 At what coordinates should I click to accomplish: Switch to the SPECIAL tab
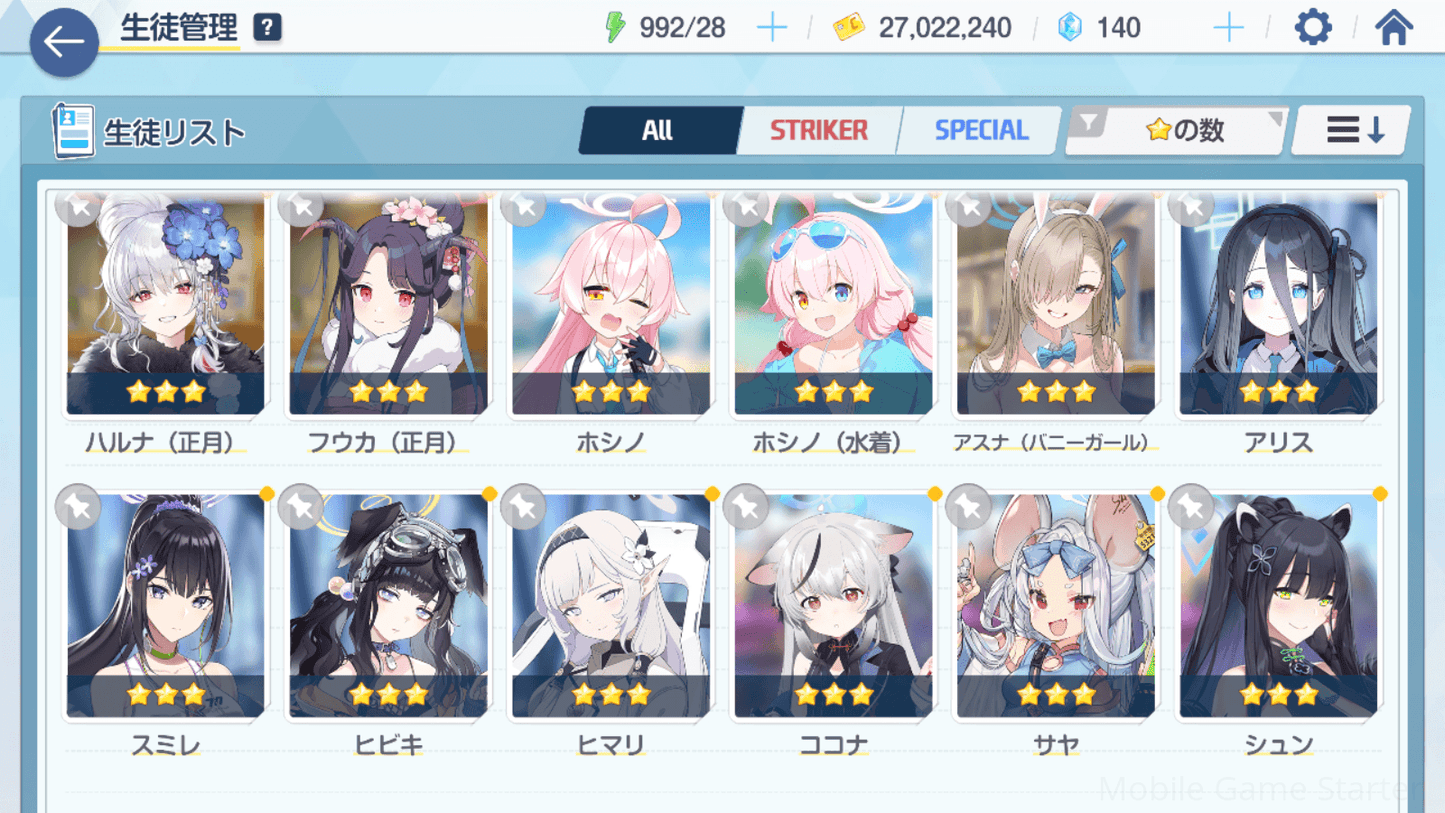981,130
